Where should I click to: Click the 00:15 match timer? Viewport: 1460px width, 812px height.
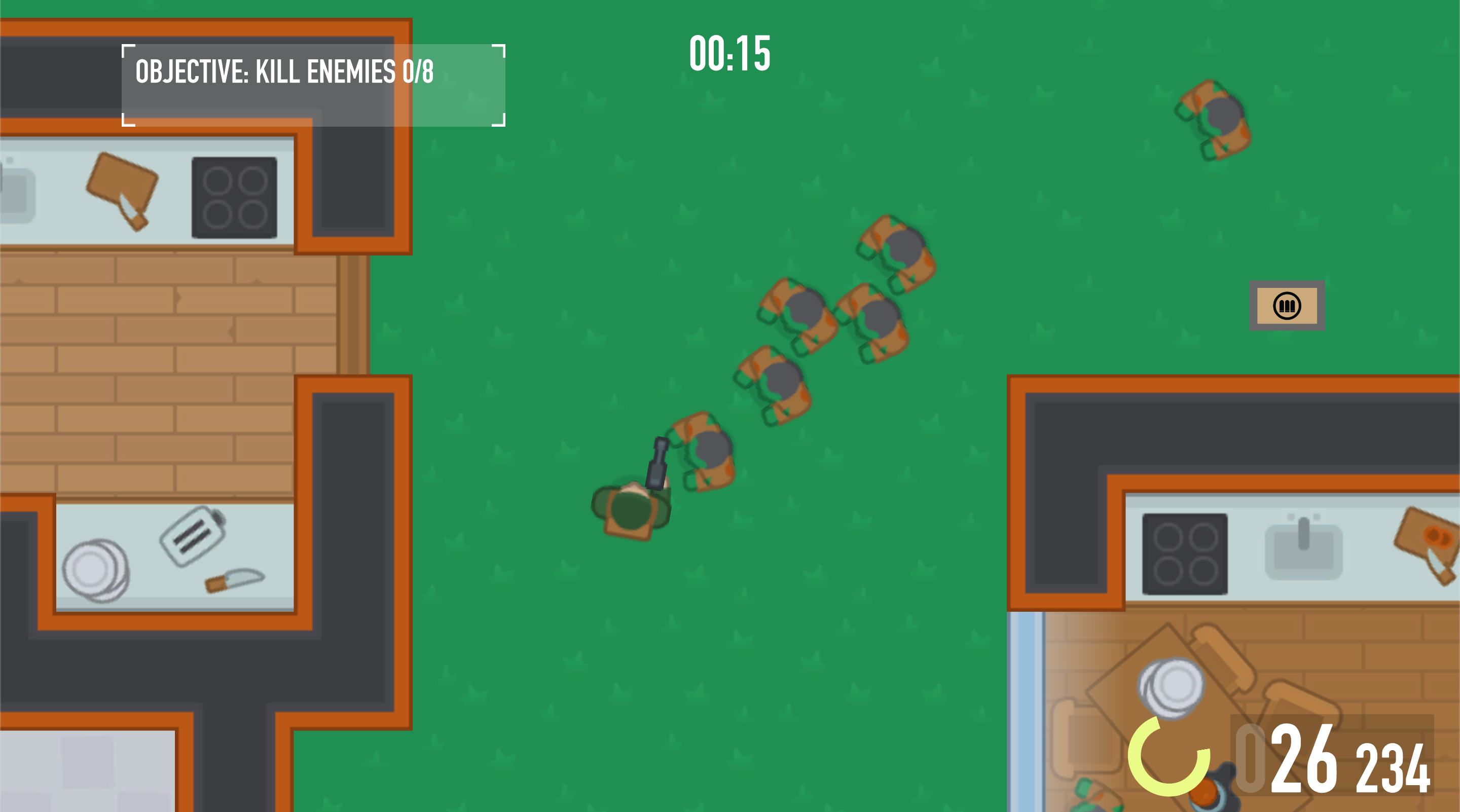[730, 53]
